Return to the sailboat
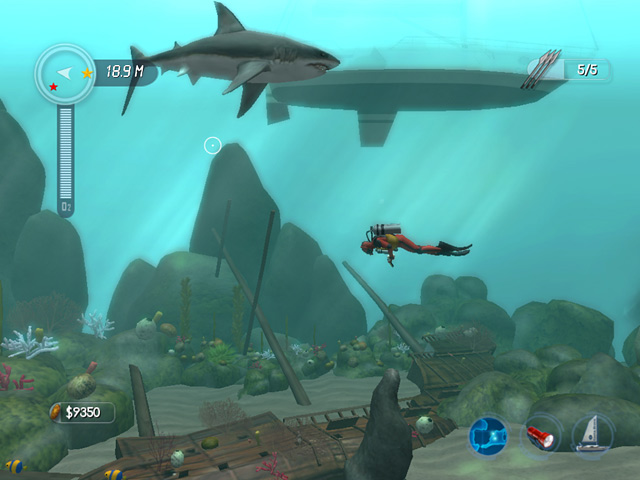The width and height of the screenshot is (640, 480). pyautogui.click(x=592, y=435)
